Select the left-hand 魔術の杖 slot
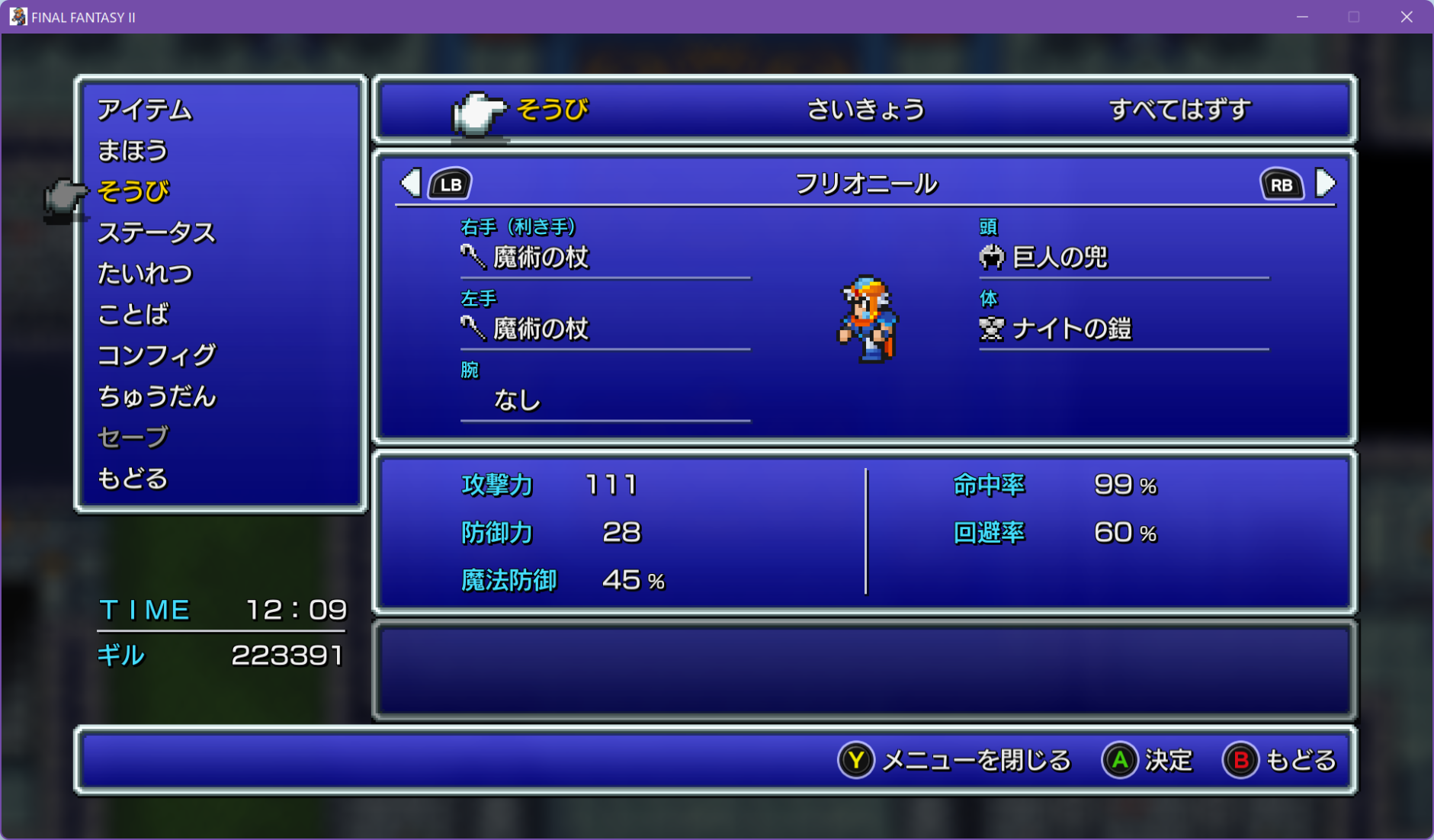1434x840 pixels. (541, 329)
